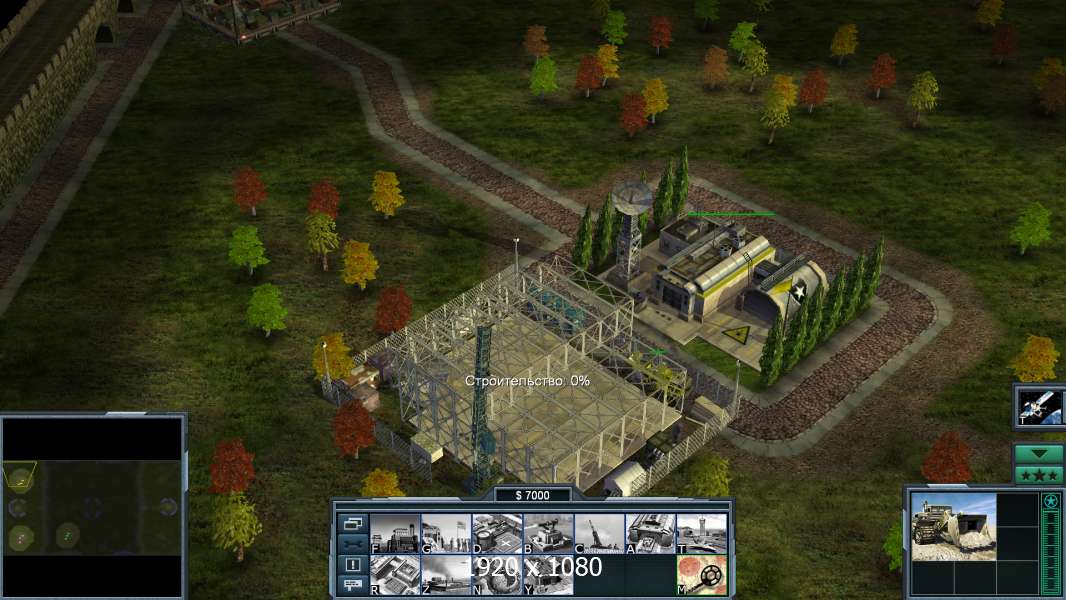The width and height of the screenshot is (1066, 600).
Task: Activate the satellite special power shortcut
Action: pyautogui.click(x=1039, y=407)
